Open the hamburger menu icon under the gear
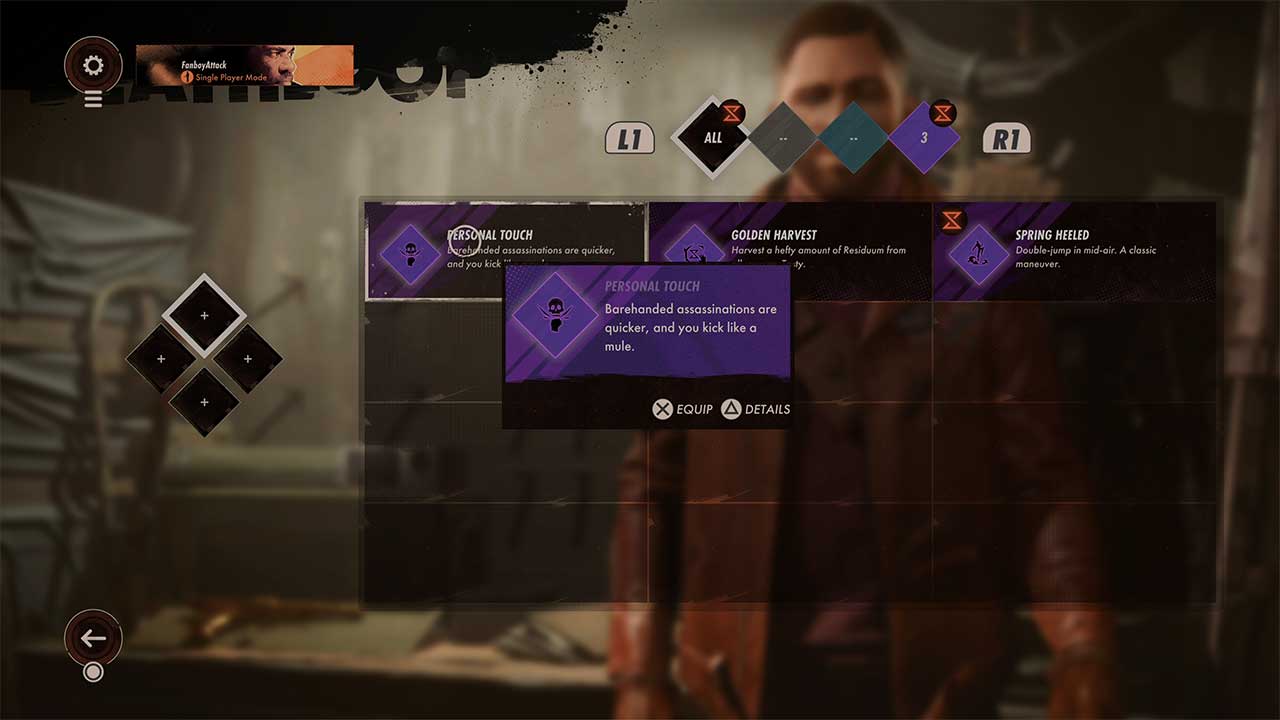1280x720 pixels. pos(93,99)
